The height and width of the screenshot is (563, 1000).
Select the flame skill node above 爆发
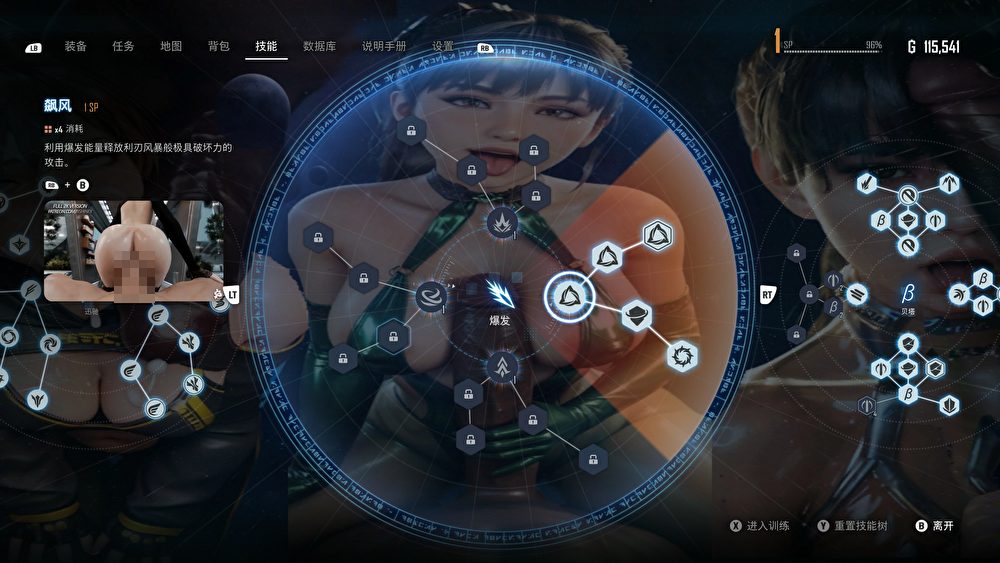pos(500,221)
